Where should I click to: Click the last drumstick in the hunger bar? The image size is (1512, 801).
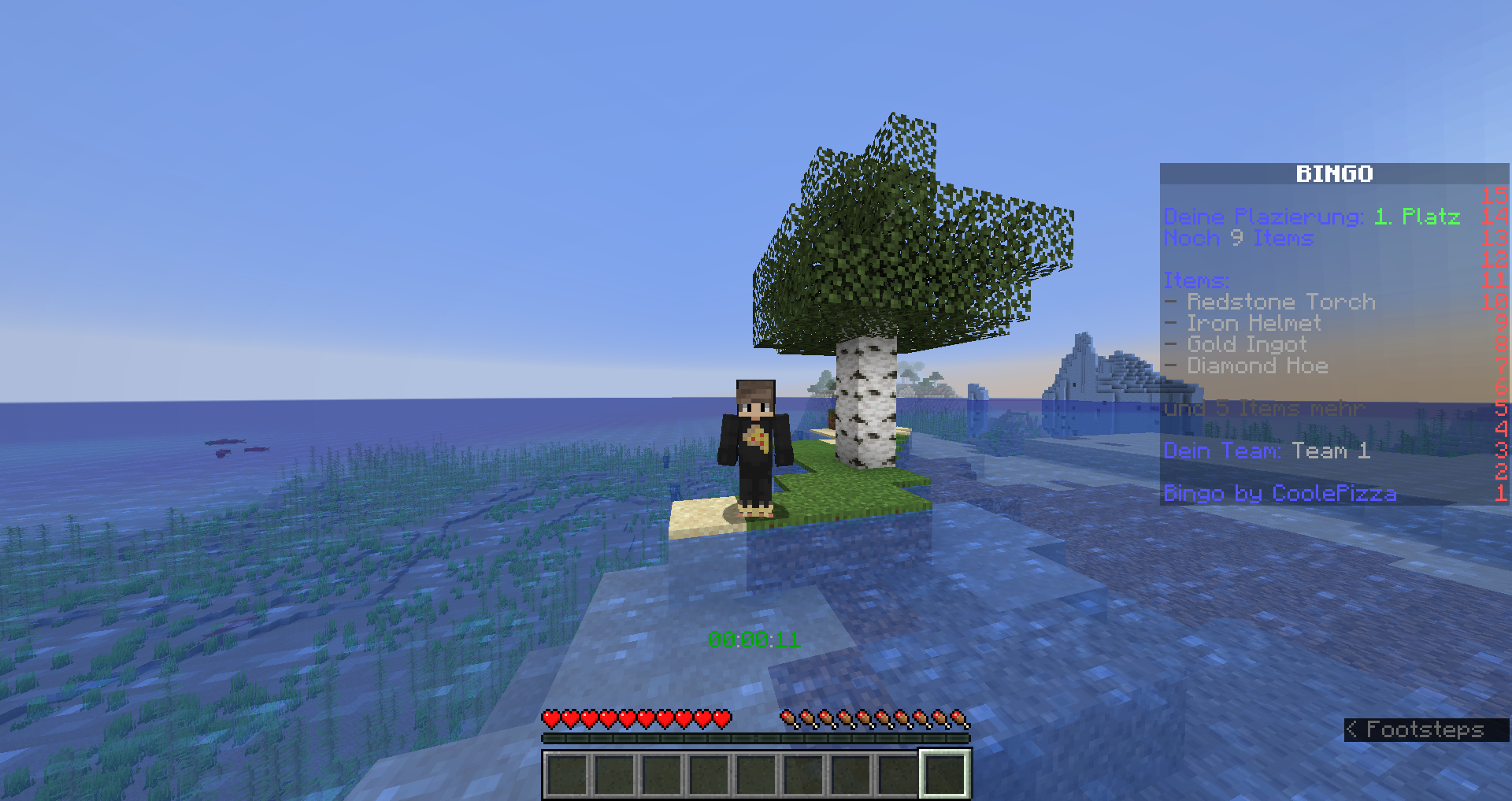click(x=961, y=719)
